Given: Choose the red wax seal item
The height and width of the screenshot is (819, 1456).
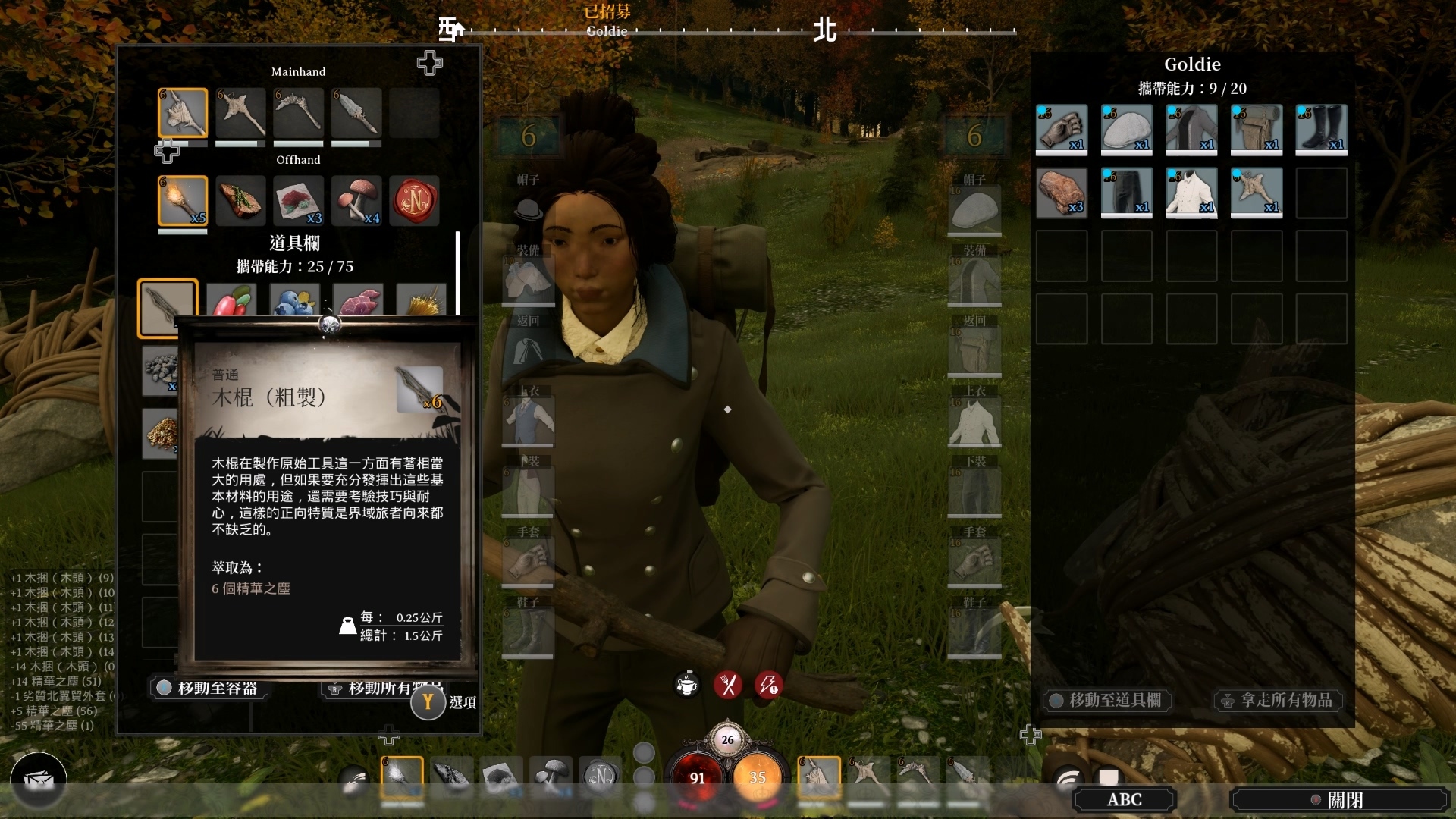Looking at the screenshot, I should pyautogui.click(x=414, y=201).
